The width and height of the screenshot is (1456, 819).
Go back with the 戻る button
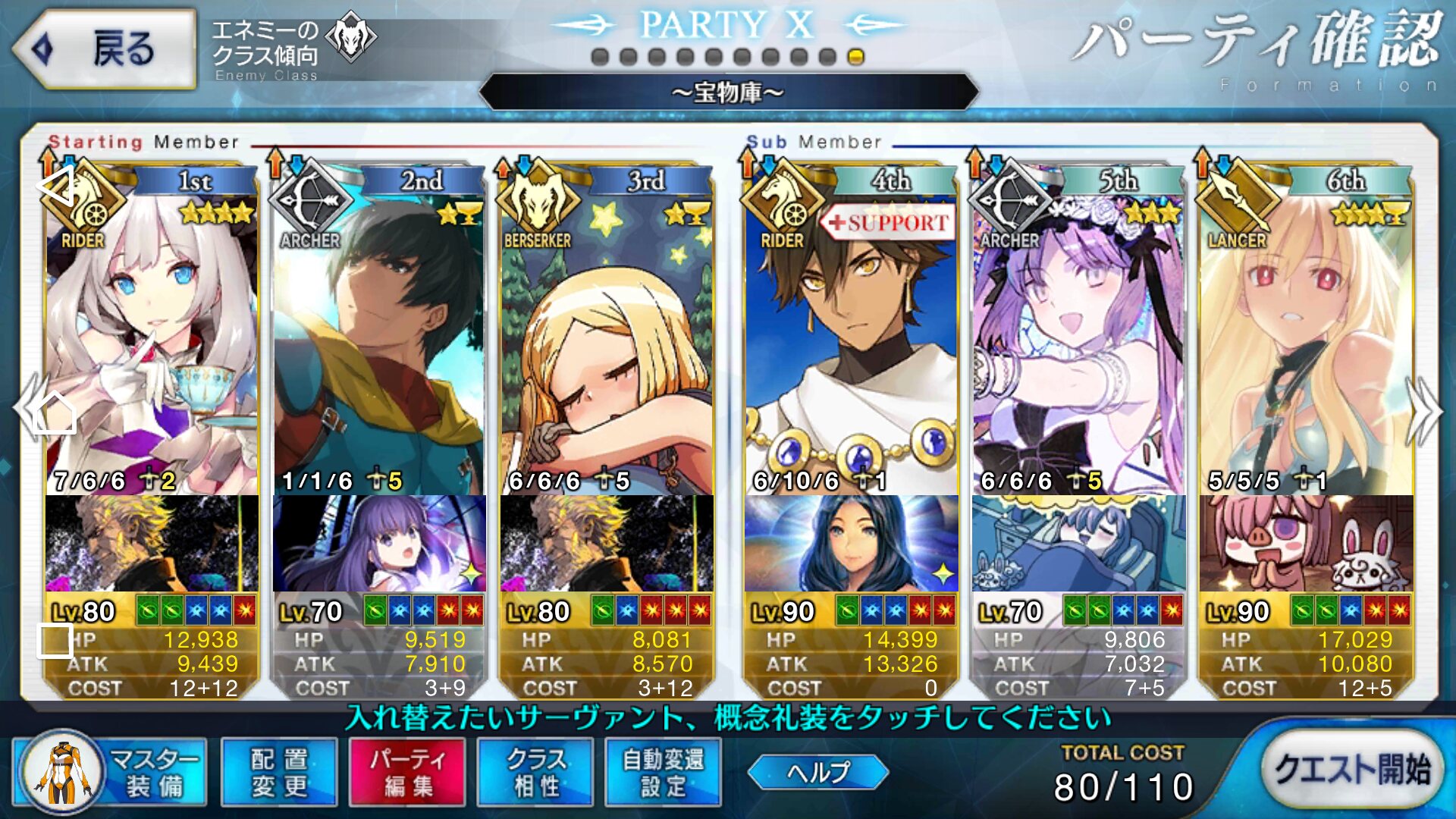pyautogui.click(x=105, y=49)
